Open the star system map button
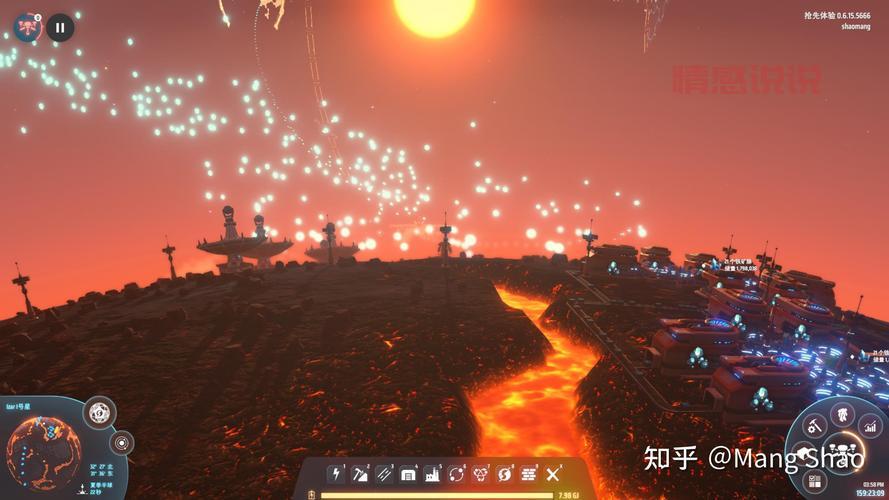The height and width of the screenshot is (500, 889). (121, 441)
